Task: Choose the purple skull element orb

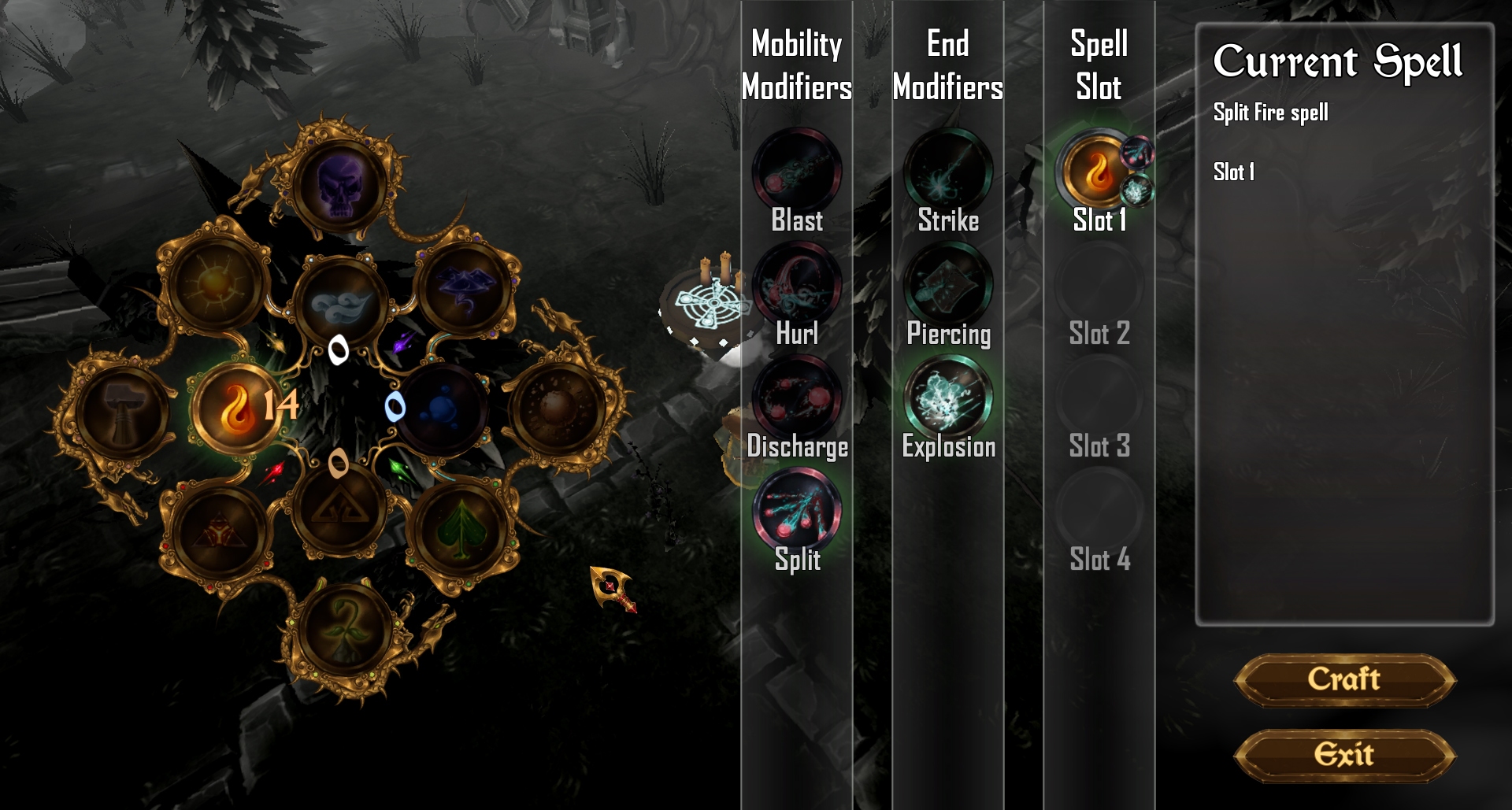Action: (x=340, y=187)
